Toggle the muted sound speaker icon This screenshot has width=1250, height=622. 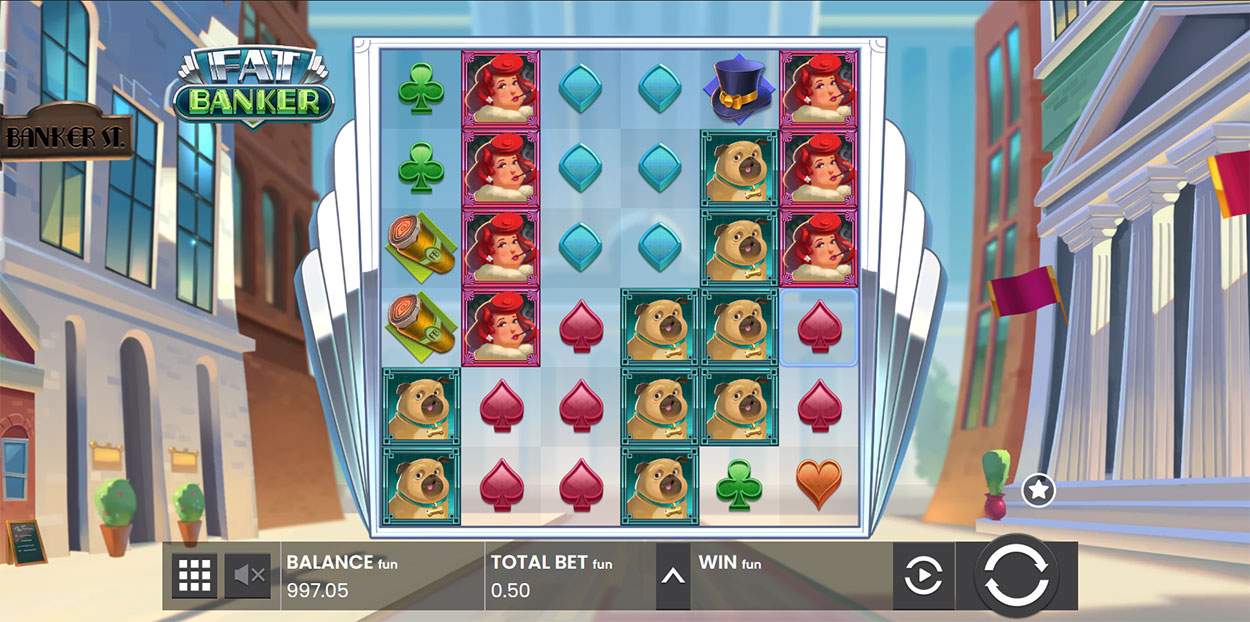click(247, 575)
